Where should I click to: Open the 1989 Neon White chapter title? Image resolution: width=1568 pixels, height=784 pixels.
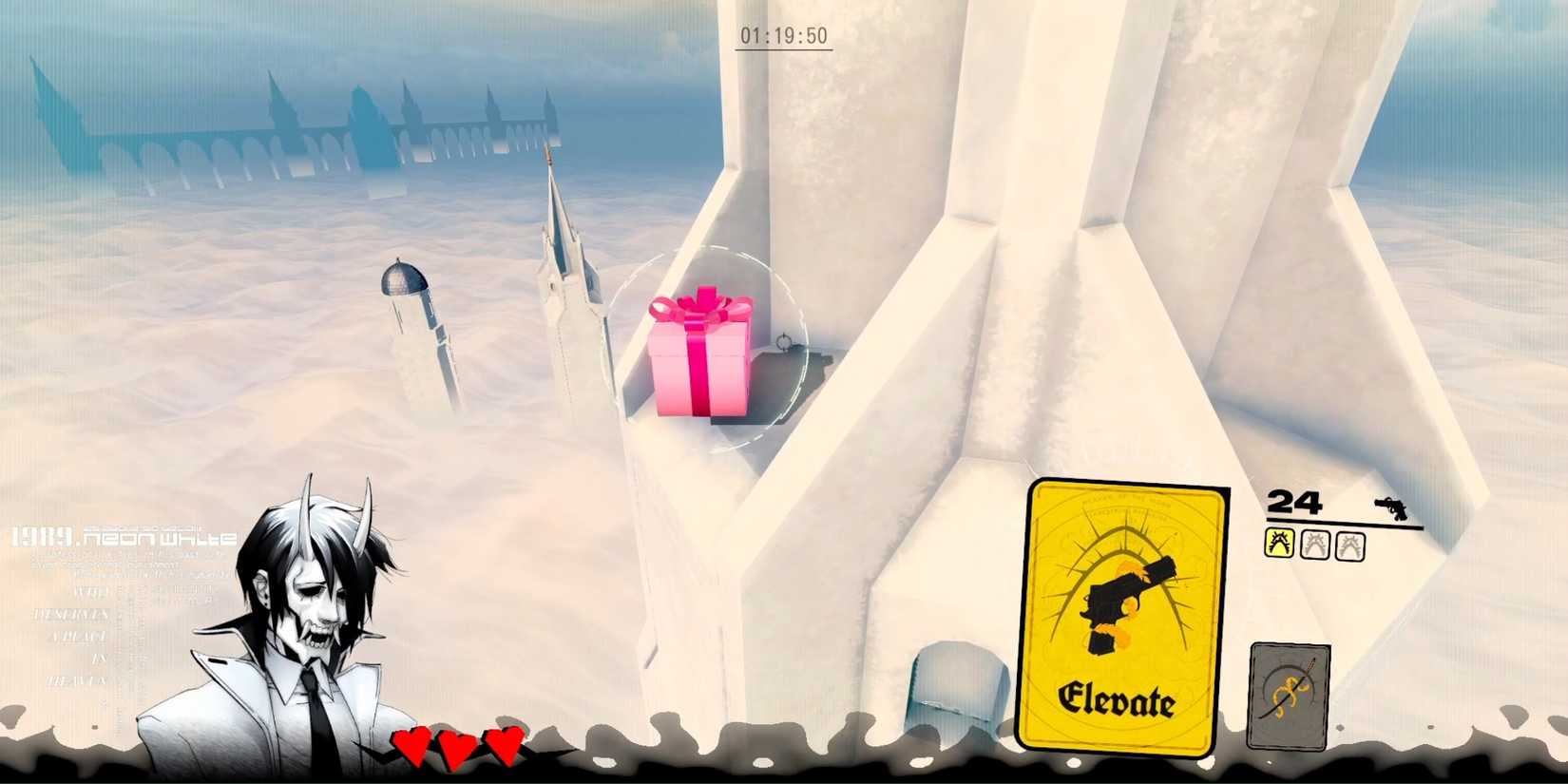[x=119, y=537]
